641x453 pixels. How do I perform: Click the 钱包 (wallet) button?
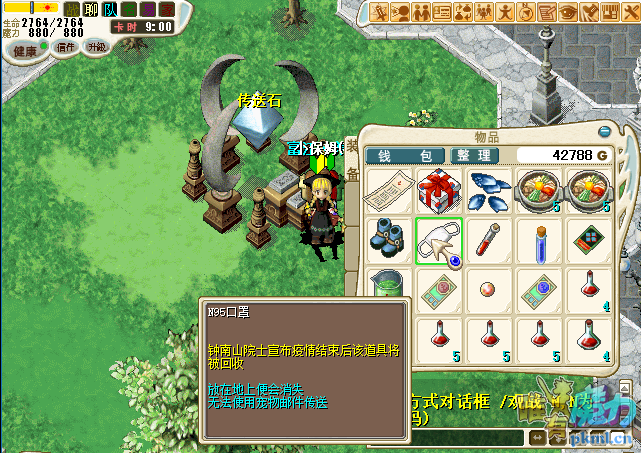coord(403,156)
